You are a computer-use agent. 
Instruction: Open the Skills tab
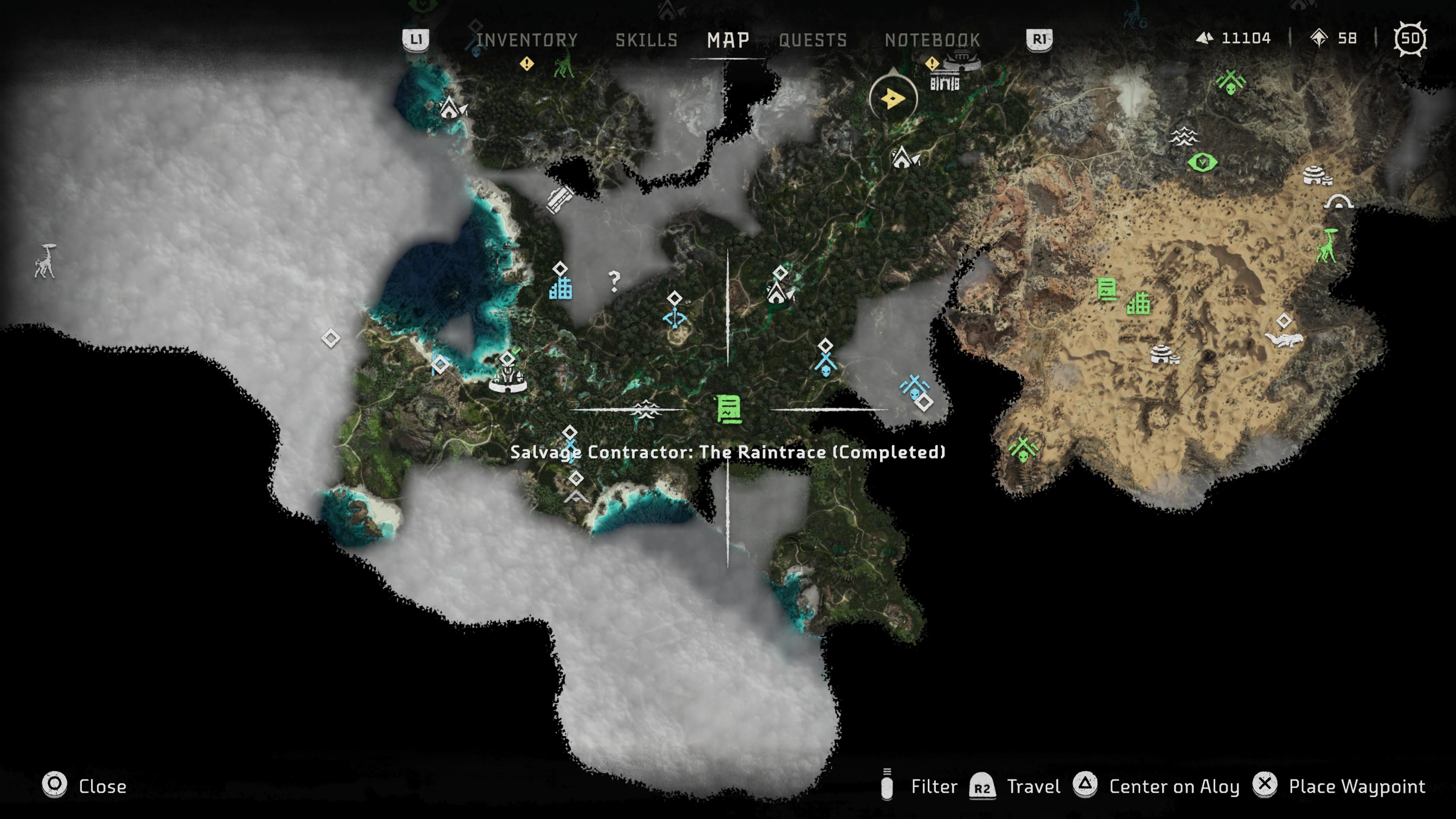[x=646, y=39]
